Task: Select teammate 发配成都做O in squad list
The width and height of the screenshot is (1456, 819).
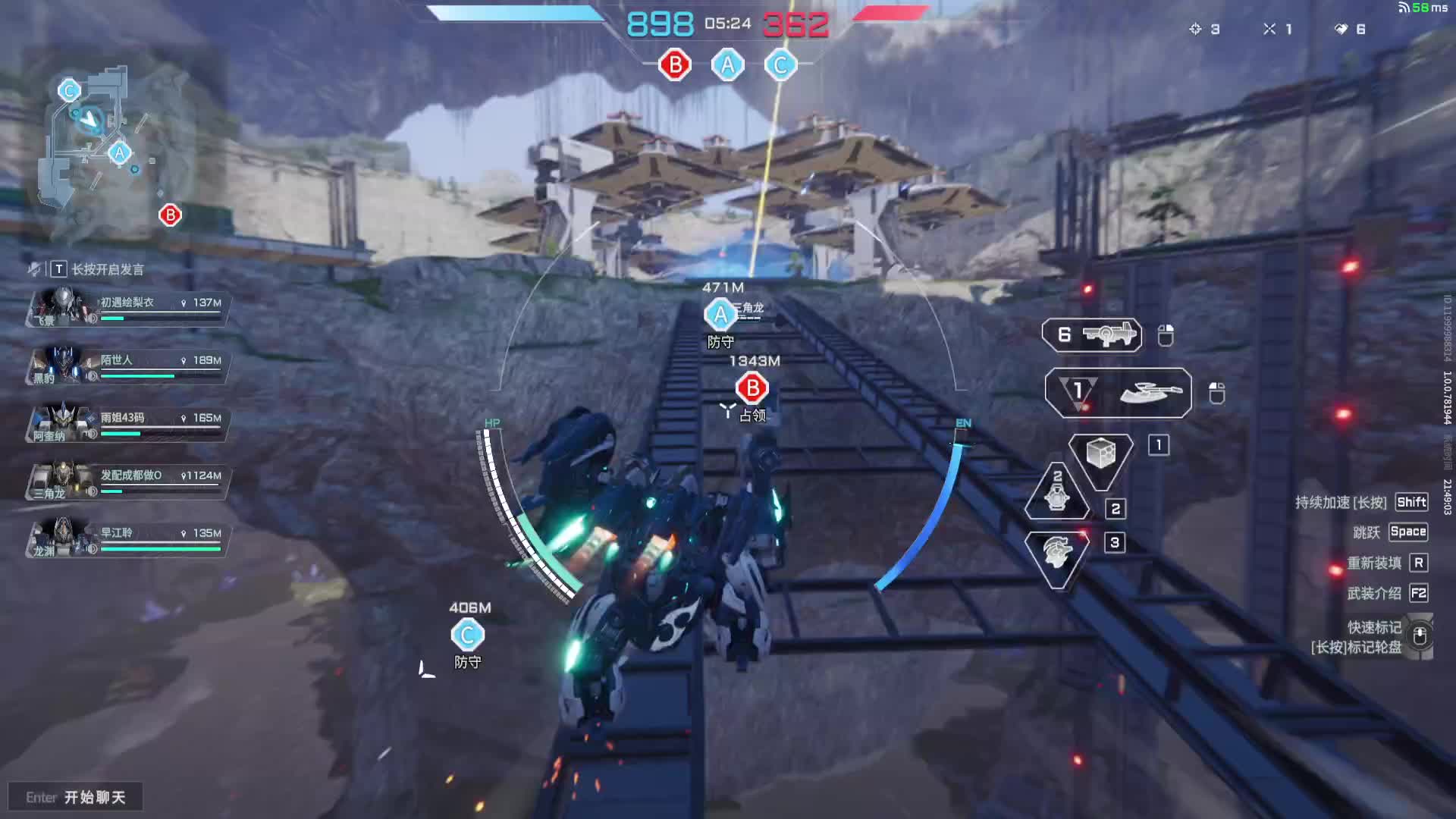Action: click(127, 480)
